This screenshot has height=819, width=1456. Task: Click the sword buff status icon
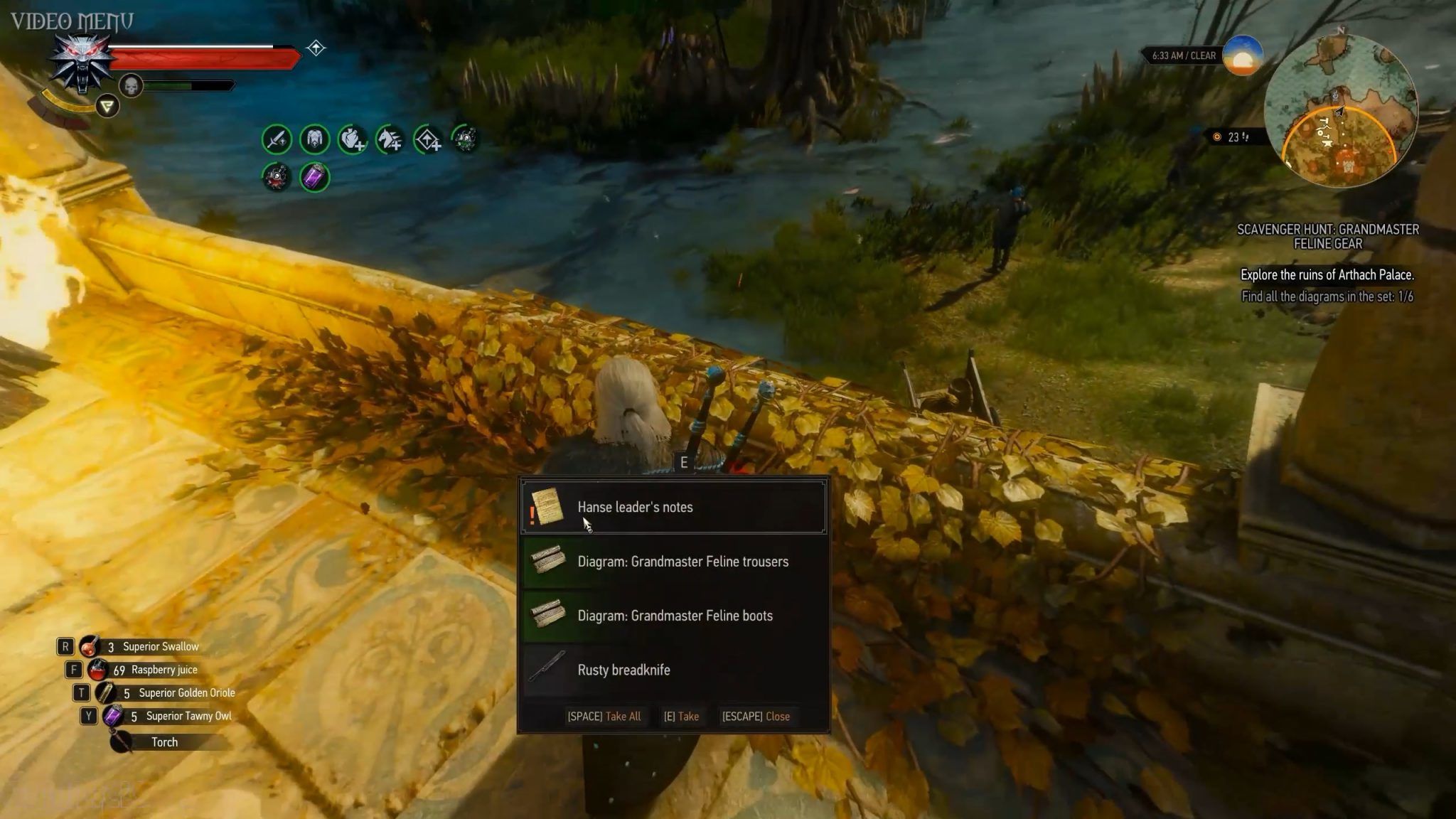click(x=277, y=139)
